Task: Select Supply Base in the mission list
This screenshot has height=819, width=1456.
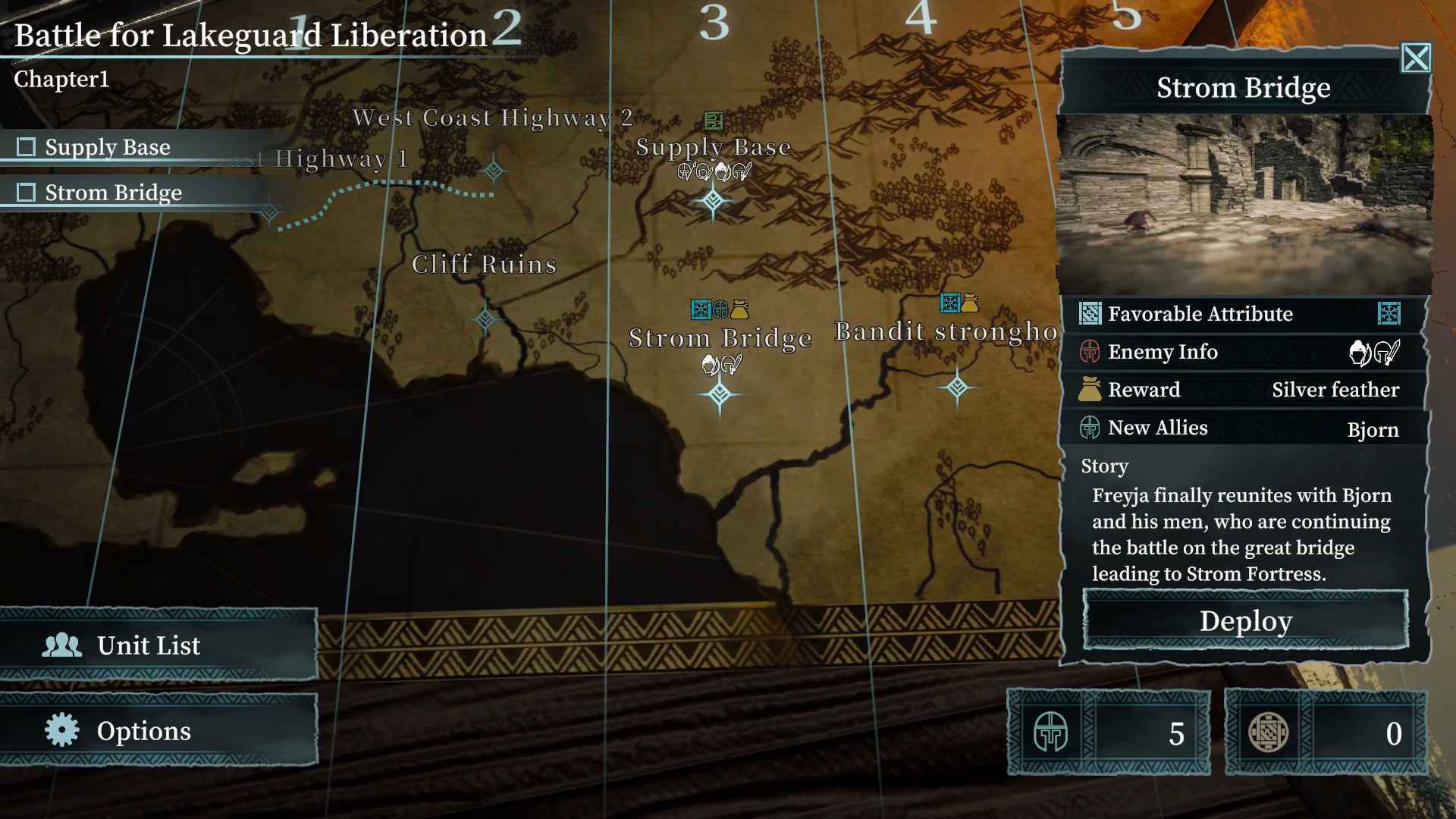Action: point(106,147)
